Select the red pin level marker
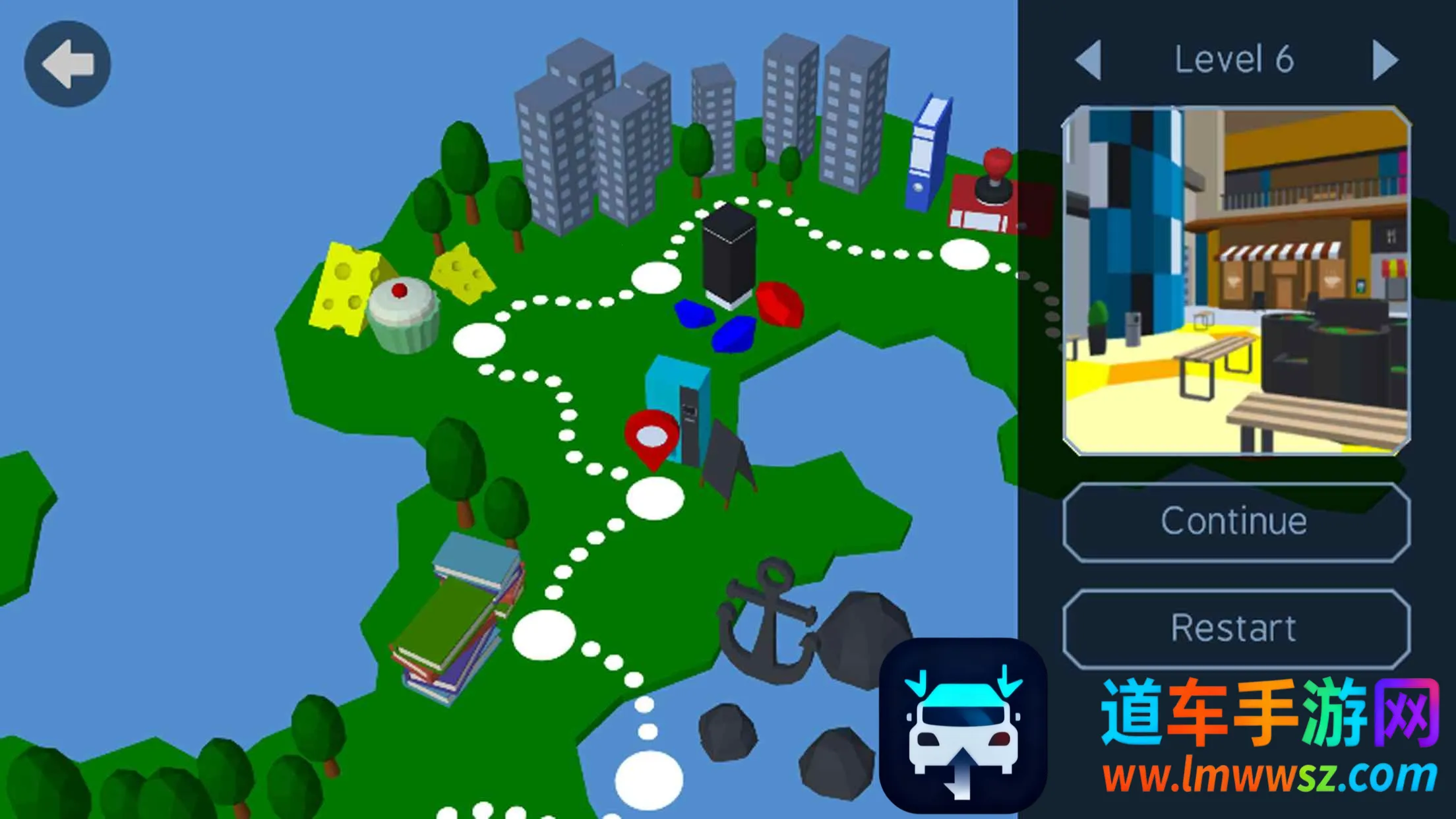 tap(652, 438)
